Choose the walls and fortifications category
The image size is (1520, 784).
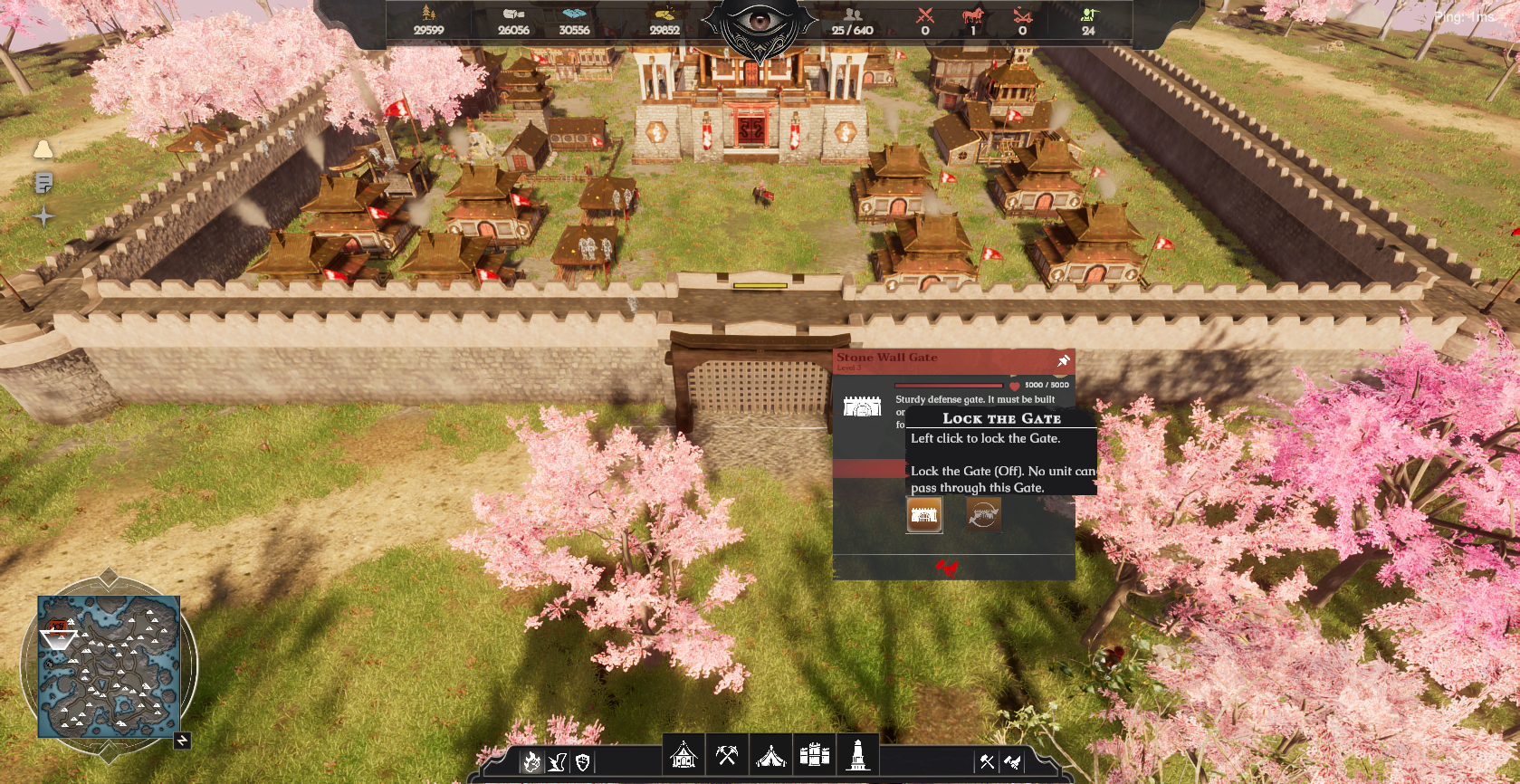(814, 754)
